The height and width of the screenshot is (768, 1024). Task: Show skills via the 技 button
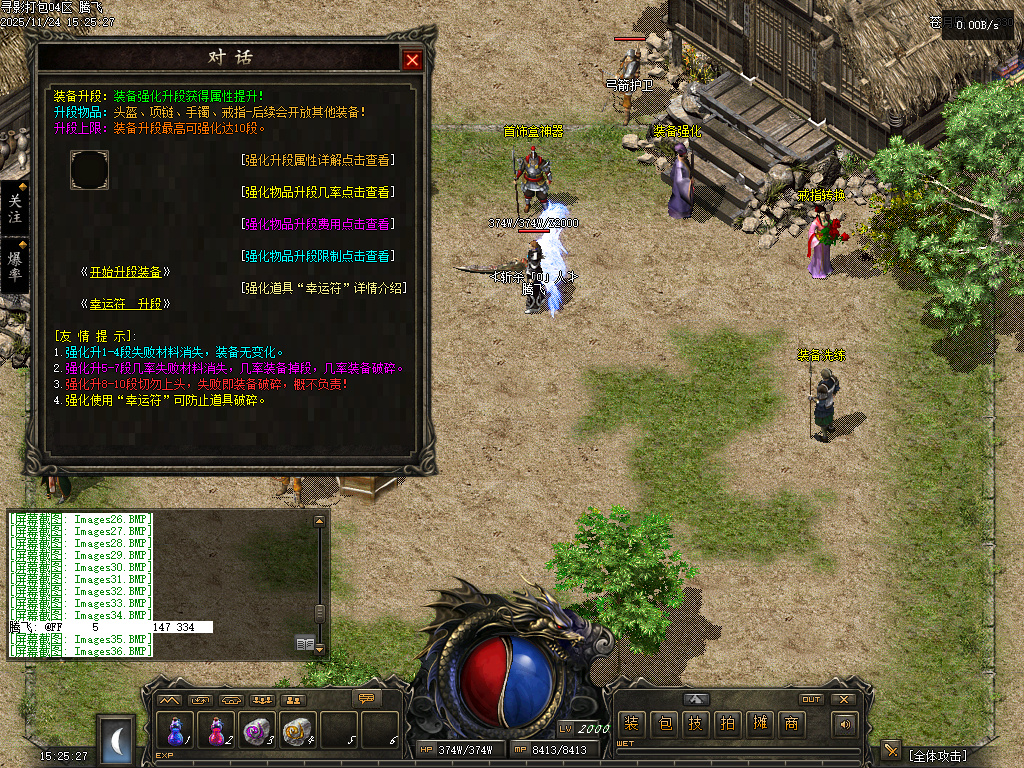click(x=695, y=724)
